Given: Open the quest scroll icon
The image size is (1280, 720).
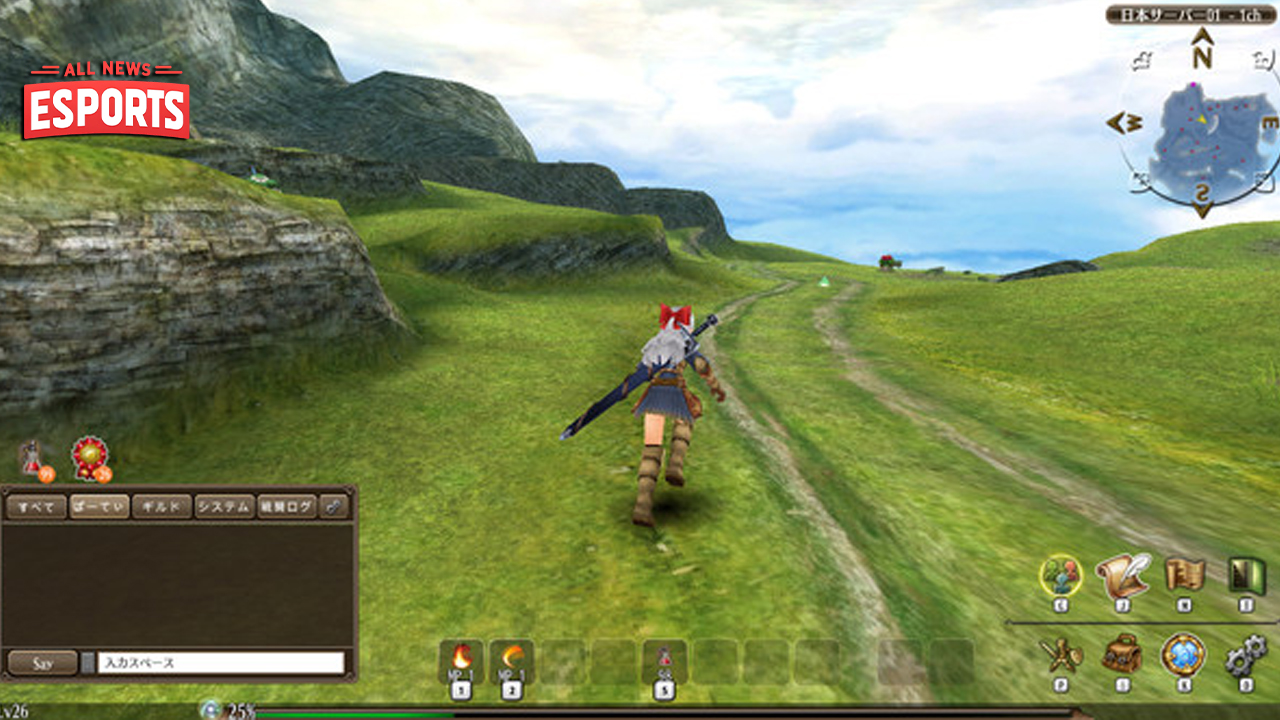Looking at the screenshot, I should coord(1122,575).
